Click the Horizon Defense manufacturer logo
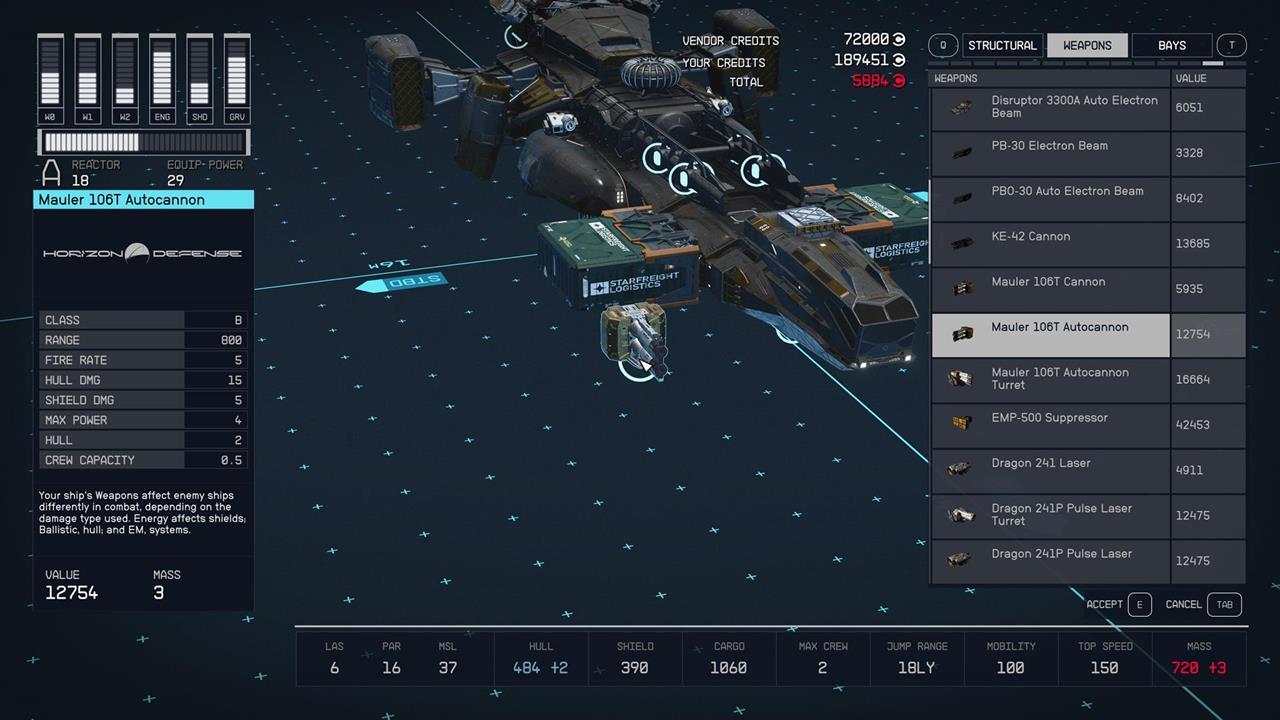This screenshot has width=1280, height=720. pos(143,253)
